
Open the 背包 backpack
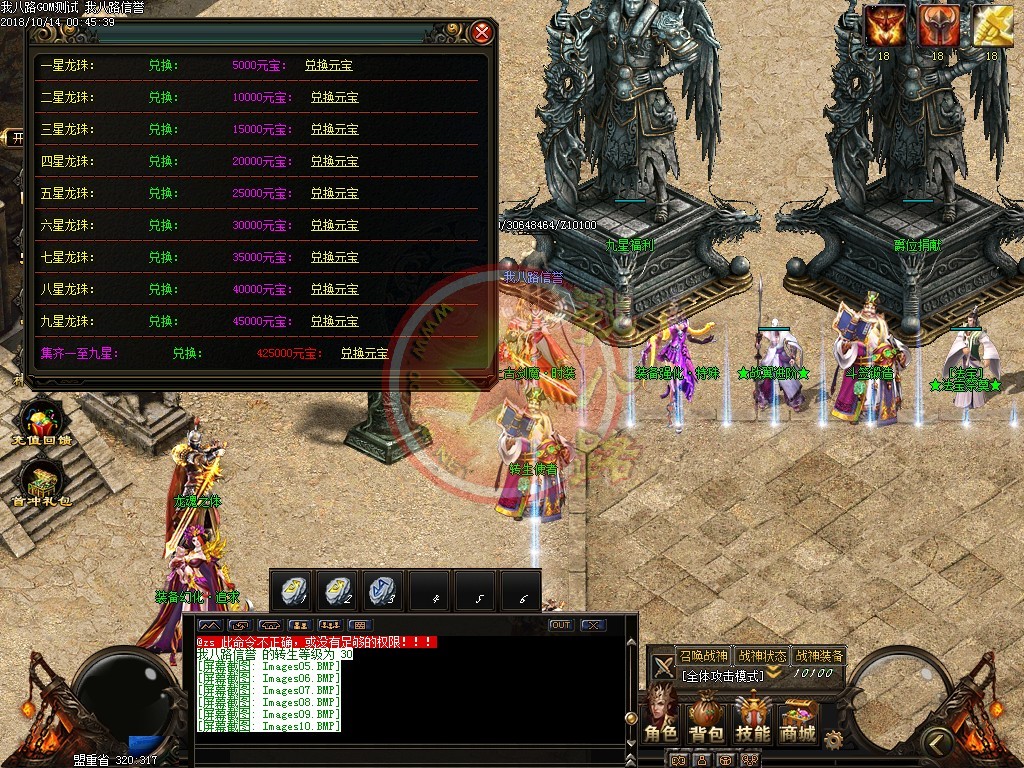pos(706,717)
